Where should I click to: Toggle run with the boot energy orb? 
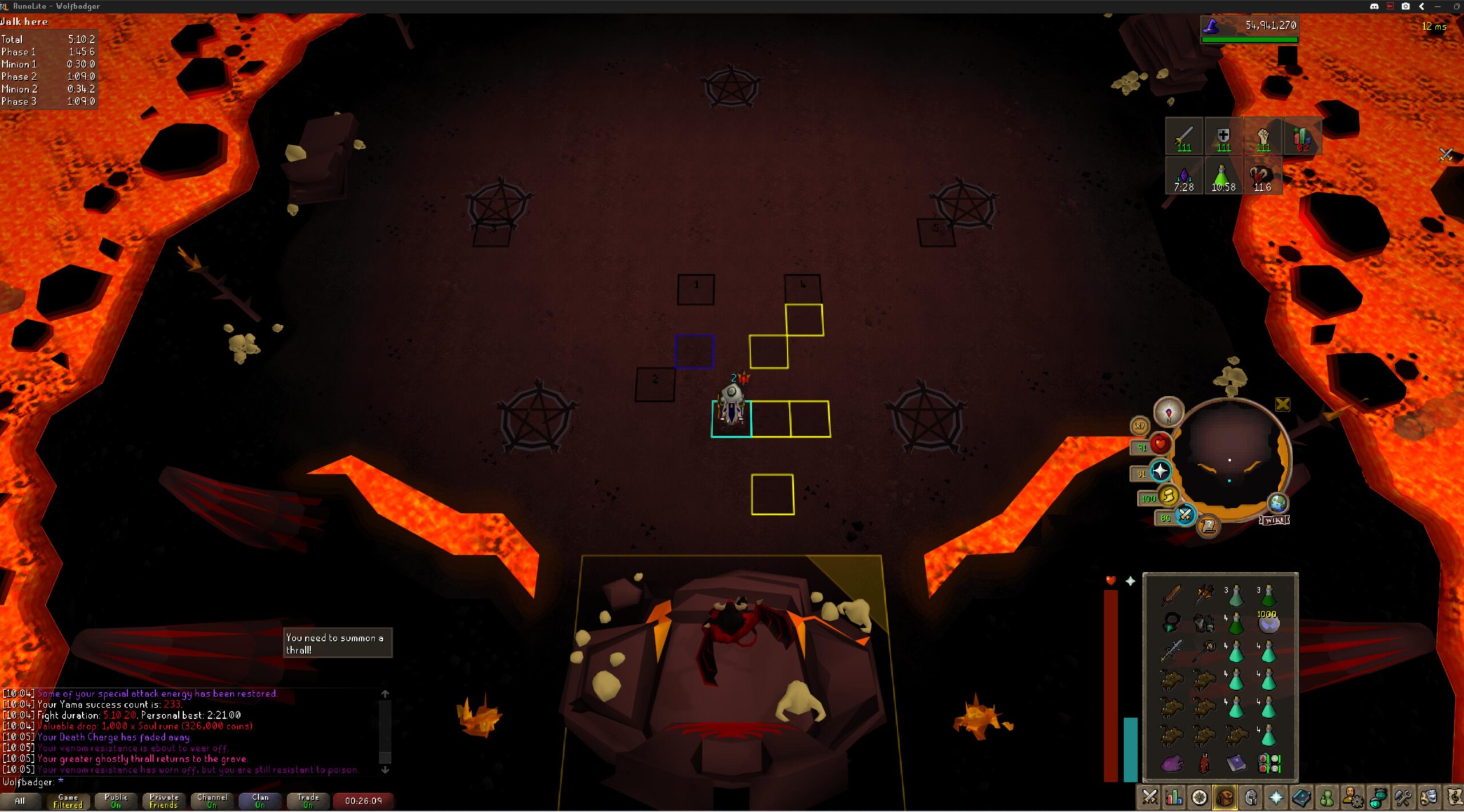pos(1168,496)
